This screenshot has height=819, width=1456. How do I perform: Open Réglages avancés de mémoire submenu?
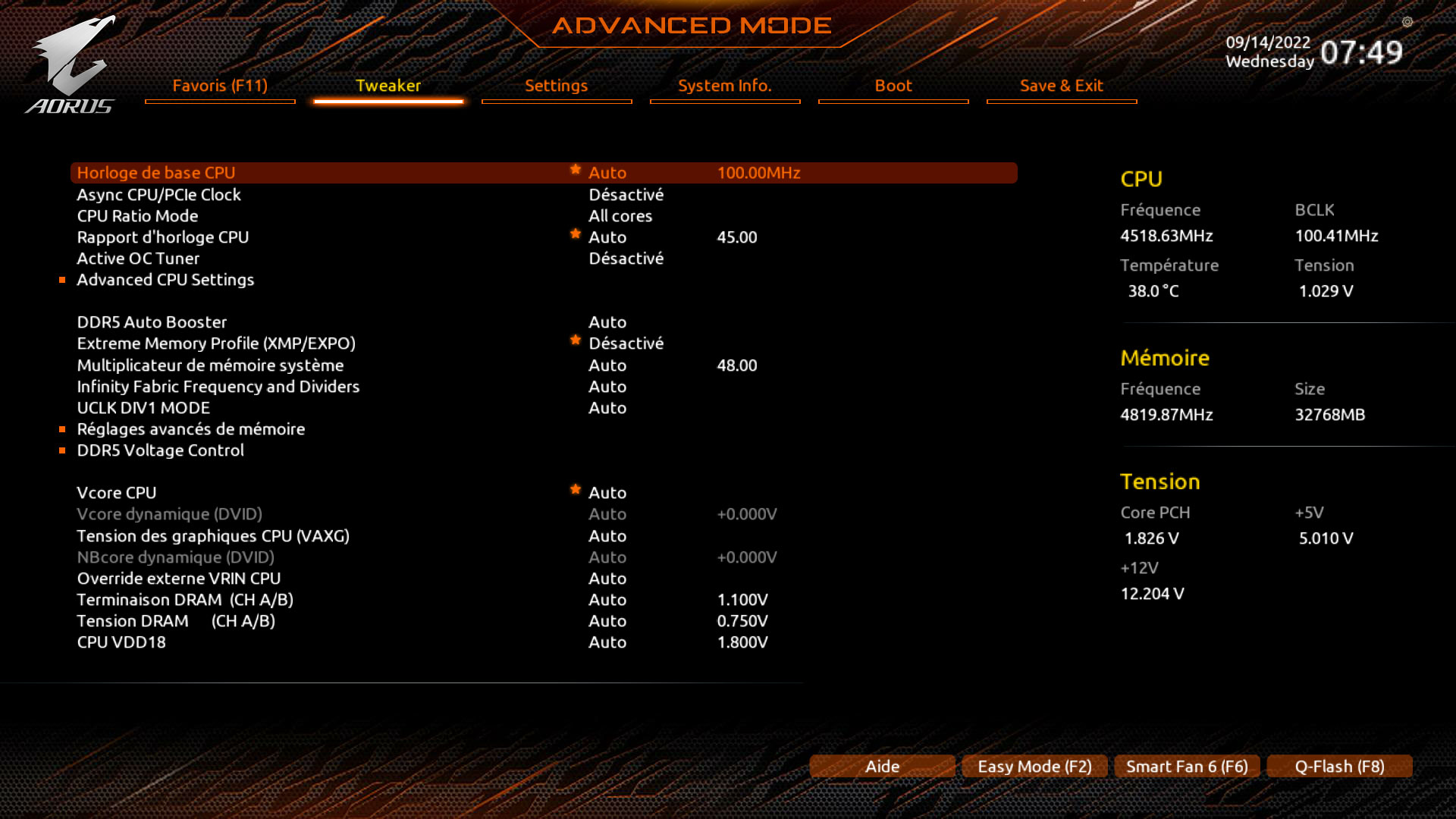[190, 429]
